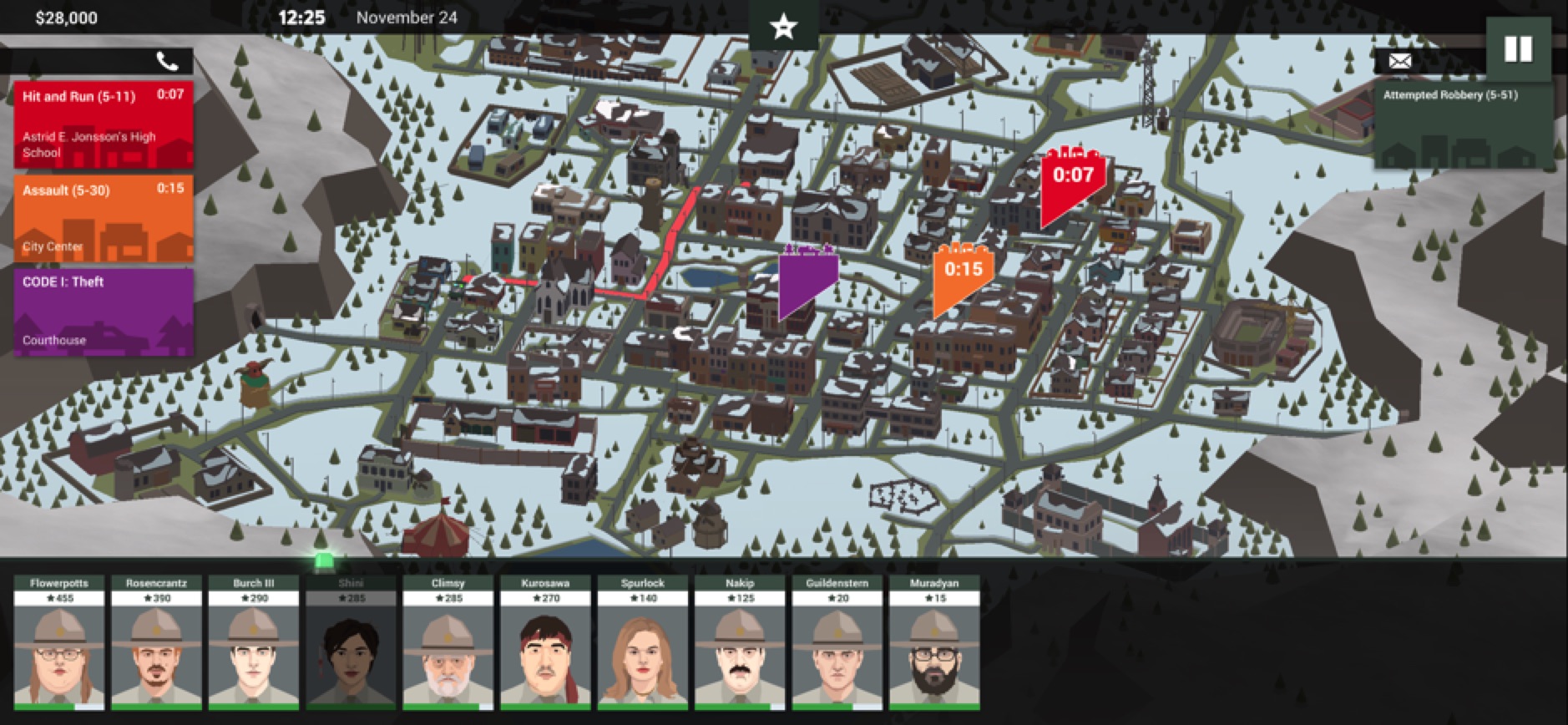Choose officer Rosencrantz's portrait

point(156,643)
